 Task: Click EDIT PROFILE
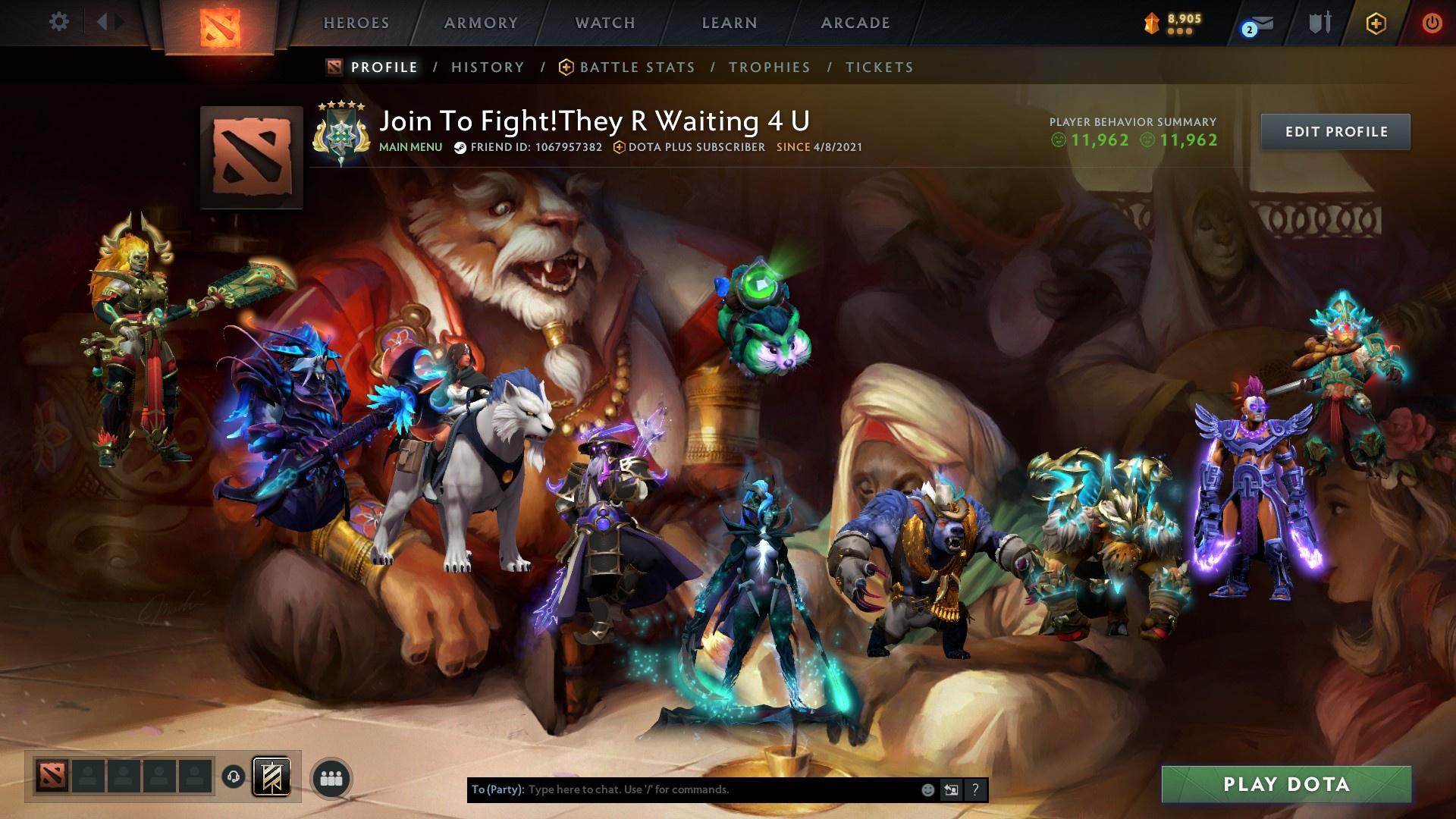pos(1335,130)
